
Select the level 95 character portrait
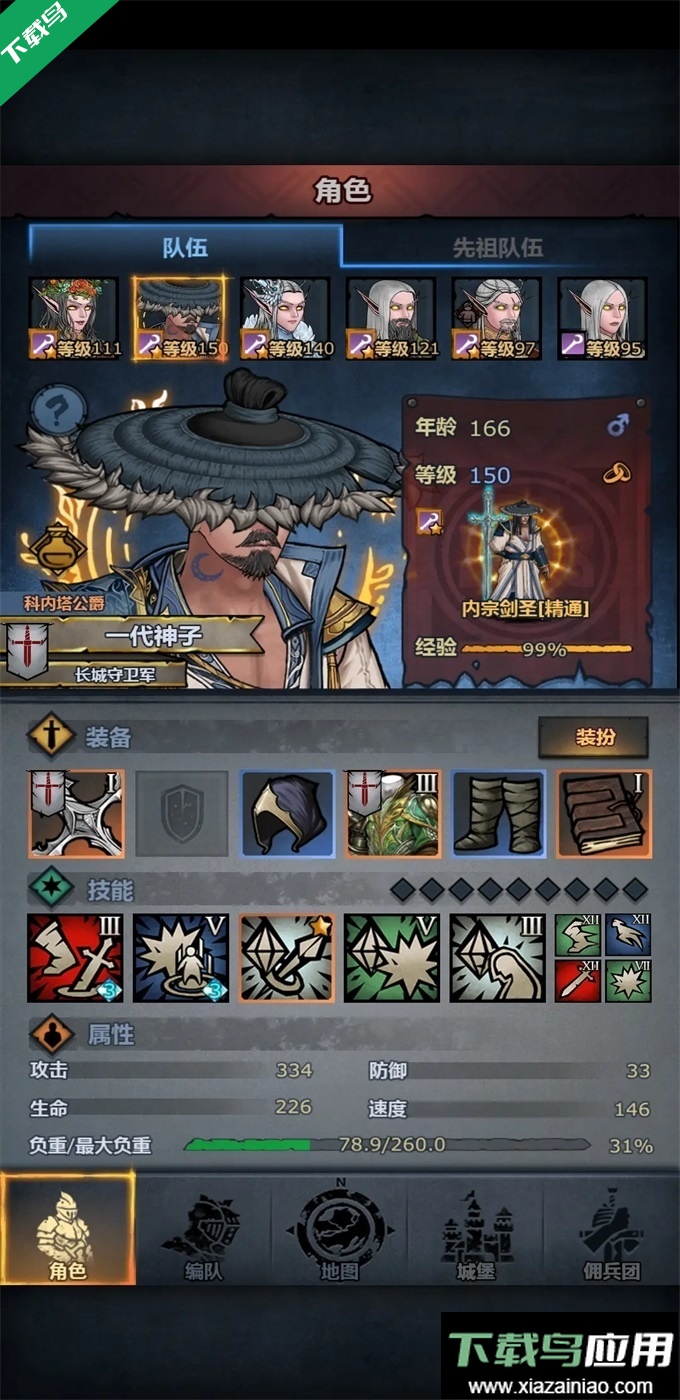coord(602,318)
